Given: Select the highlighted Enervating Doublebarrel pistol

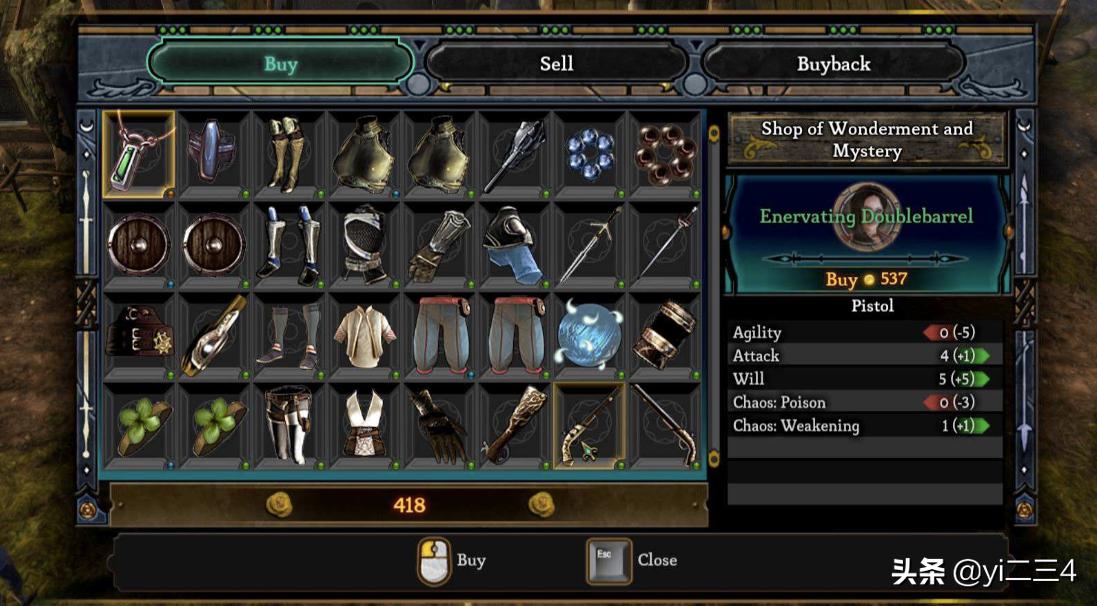Looking at the screenshot, I should point(590,424).
